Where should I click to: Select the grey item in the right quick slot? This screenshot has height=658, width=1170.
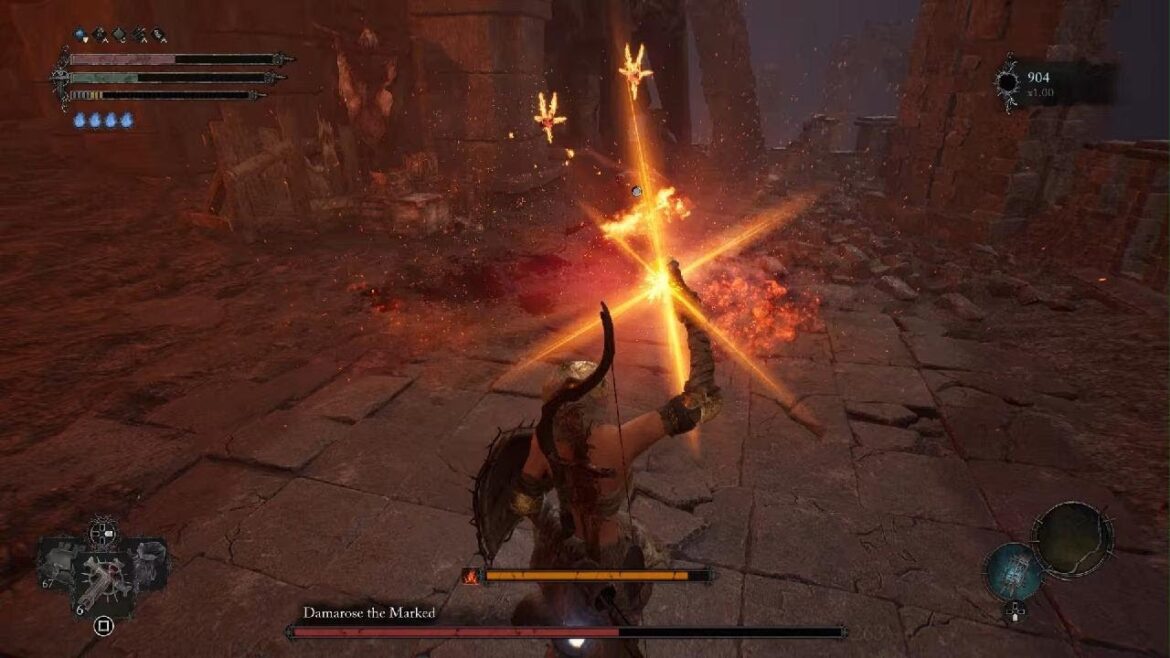click(x=148, y=562)
